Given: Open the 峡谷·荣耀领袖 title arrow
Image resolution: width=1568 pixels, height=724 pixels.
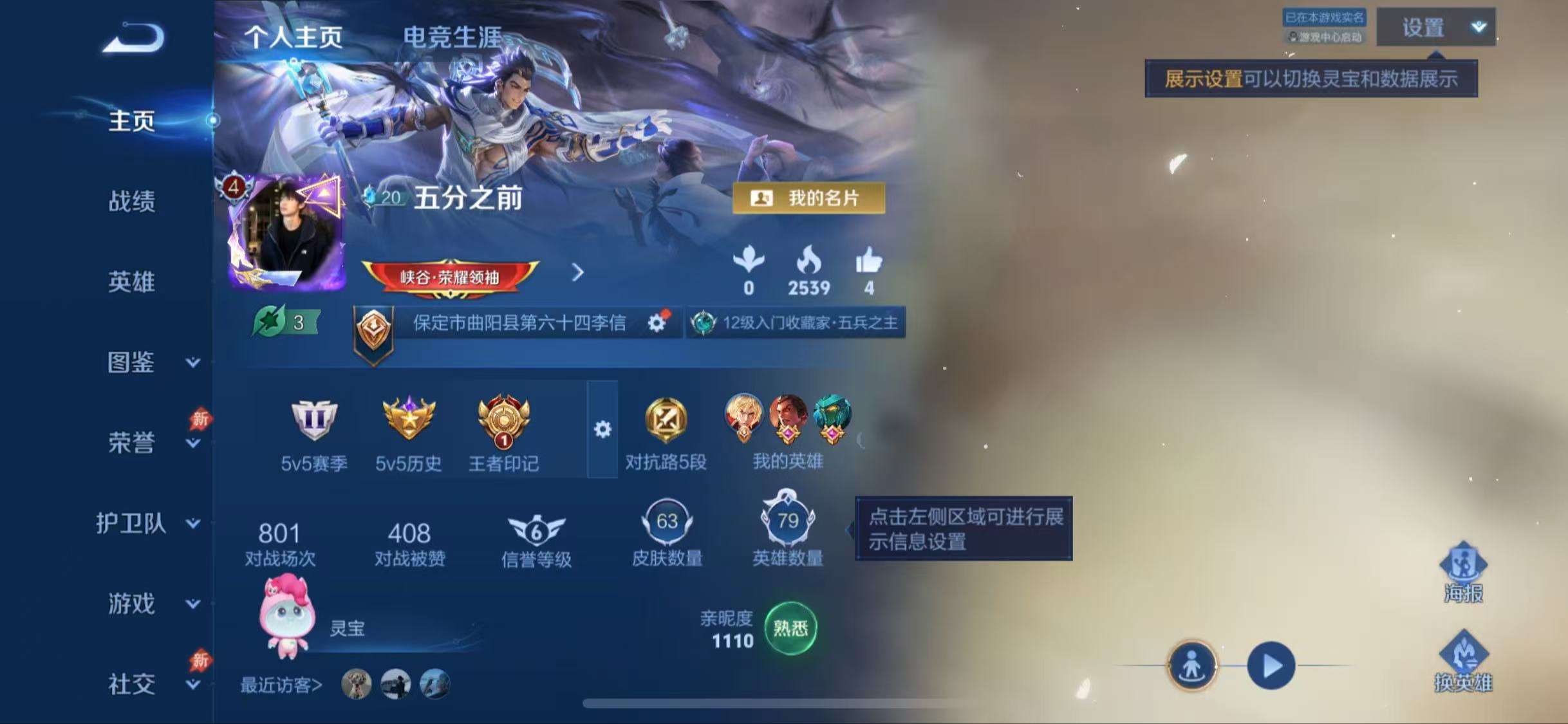Looking at the screenshot, I should tap(578, 273).
